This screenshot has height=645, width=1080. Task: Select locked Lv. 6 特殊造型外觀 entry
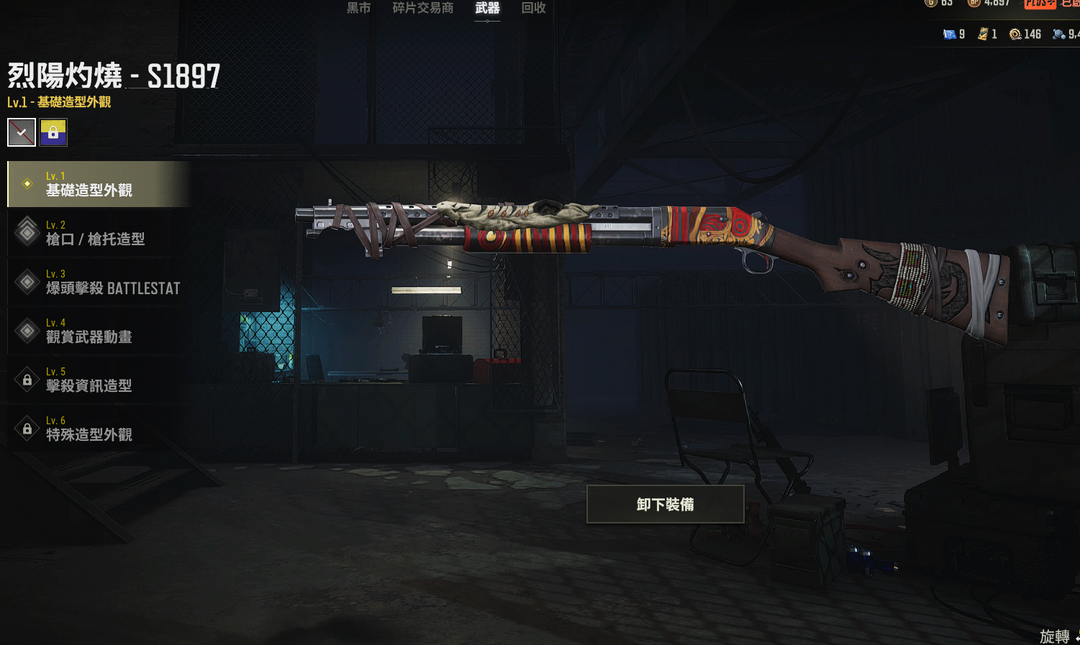point(96,429)
